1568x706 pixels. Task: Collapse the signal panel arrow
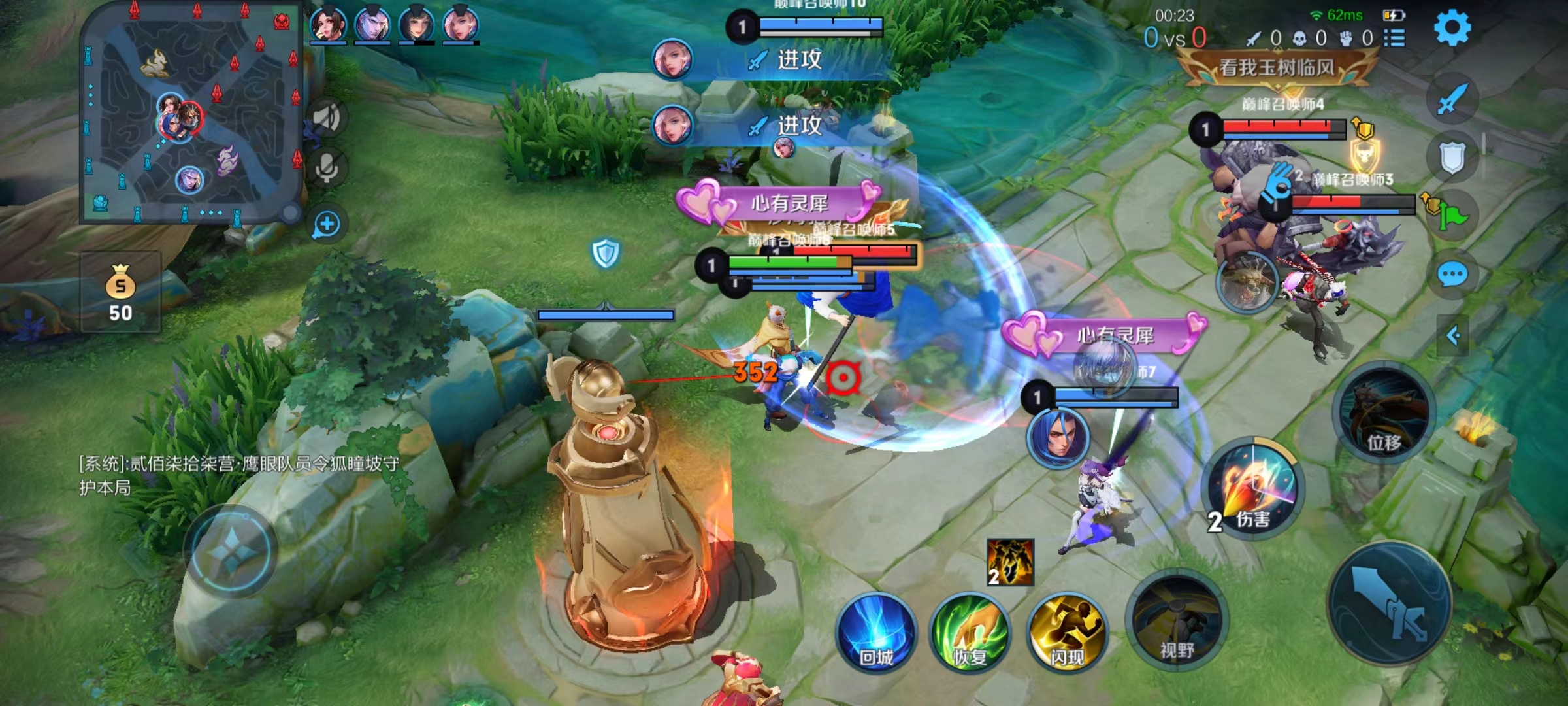coord(1453,336)
